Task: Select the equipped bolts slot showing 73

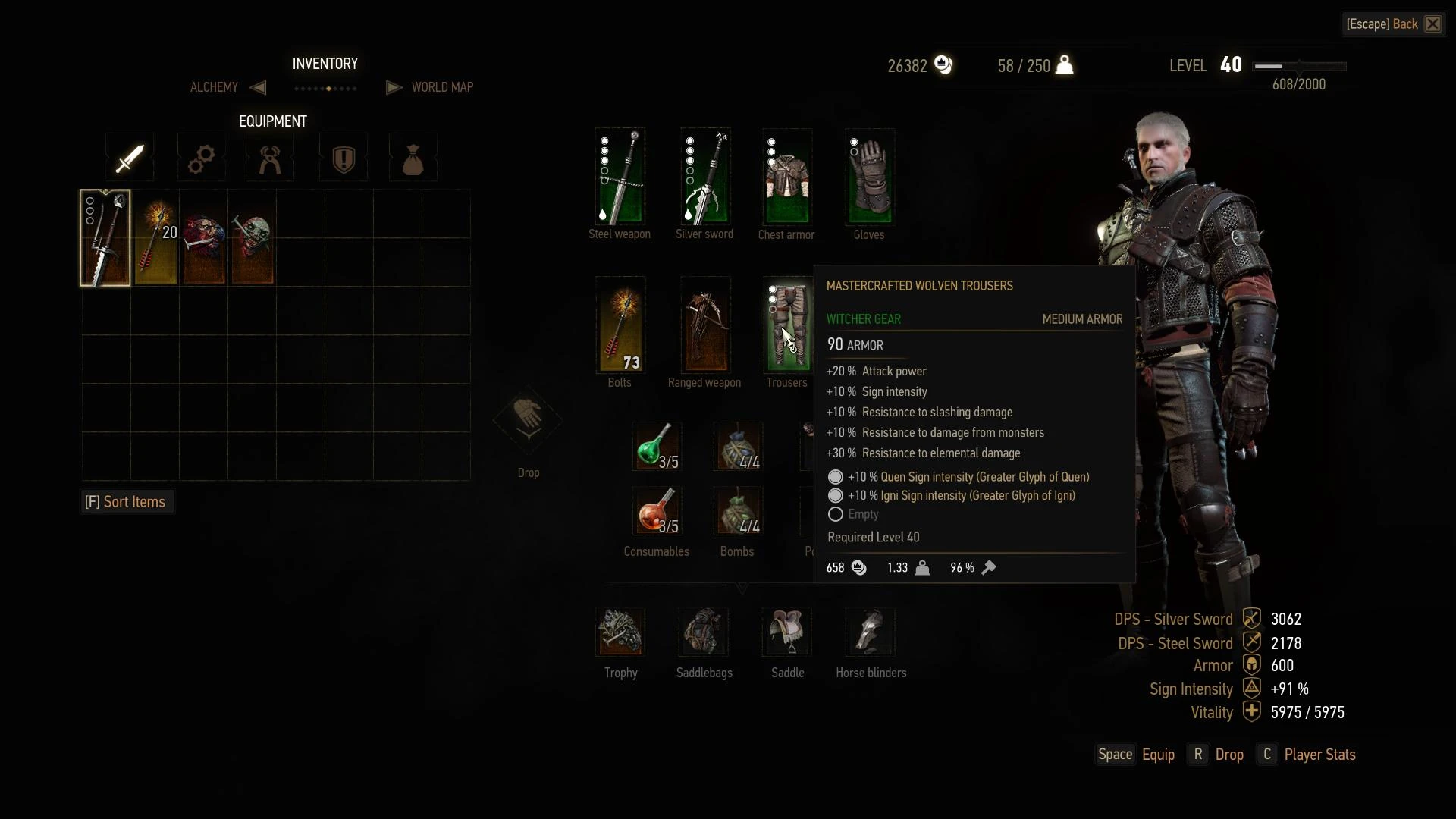Action: pyautogui.click(x=620, y=325)
